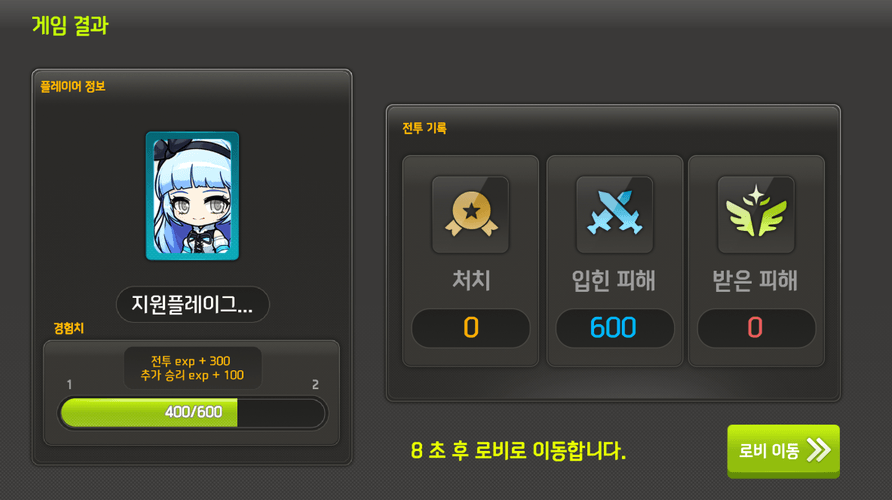Click the player name 지원플레이그... label

(193, 306)
